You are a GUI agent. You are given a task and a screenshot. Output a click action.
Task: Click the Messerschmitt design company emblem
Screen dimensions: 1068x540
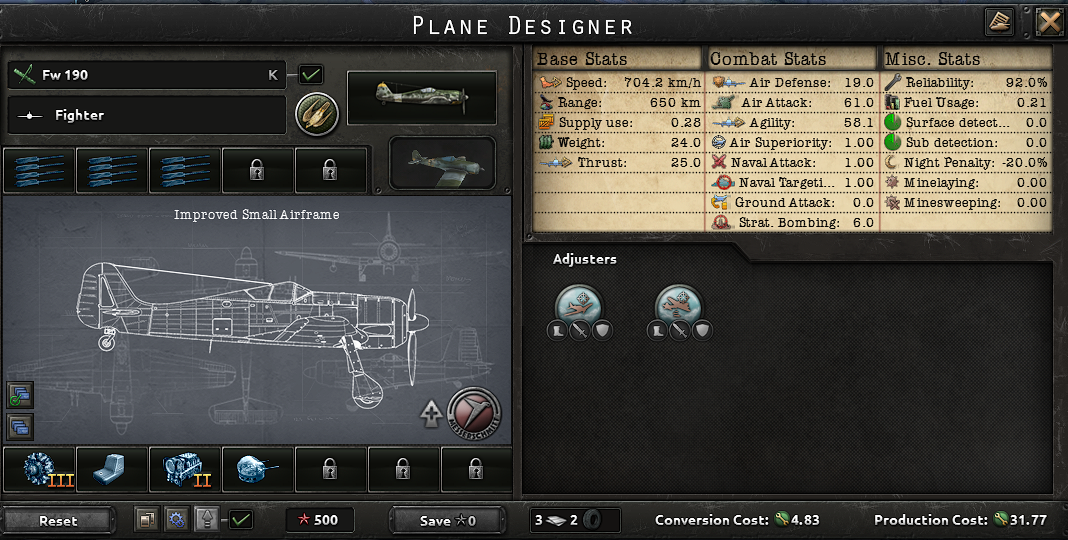[474, 412]
